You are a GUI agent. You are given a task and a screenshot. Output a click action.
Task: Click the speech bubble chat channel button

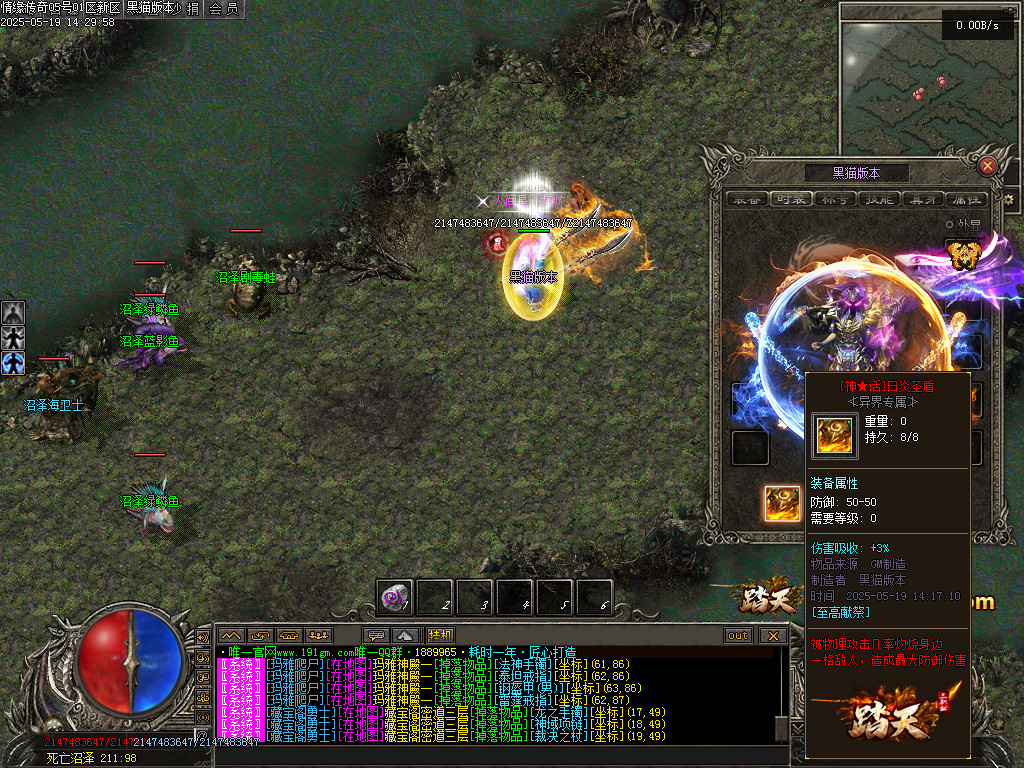click(x=376, y=635)
